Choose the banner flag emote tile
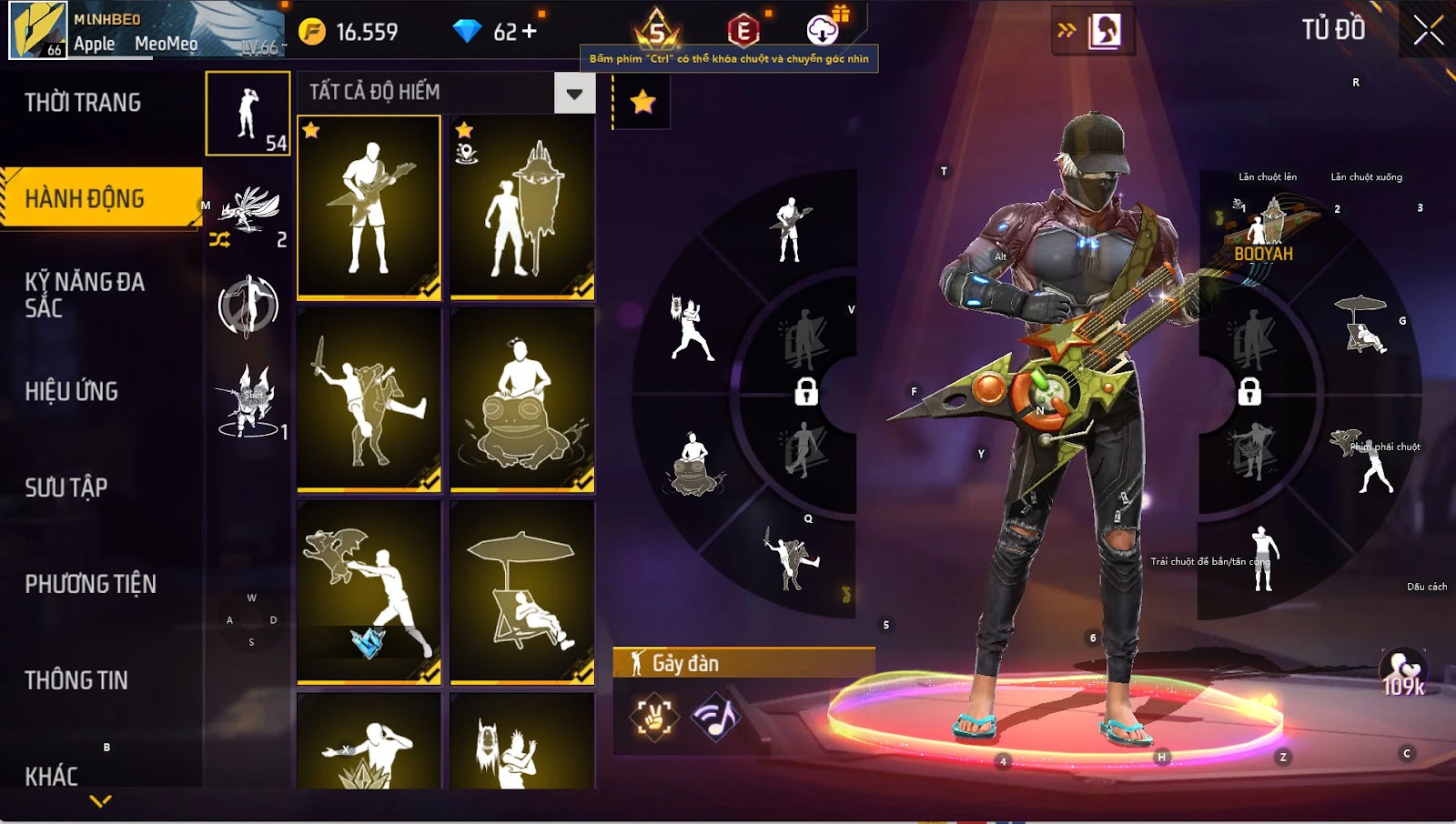This screenshot has width=1456, height=824. pyautogui.click(x=522, y=207)
